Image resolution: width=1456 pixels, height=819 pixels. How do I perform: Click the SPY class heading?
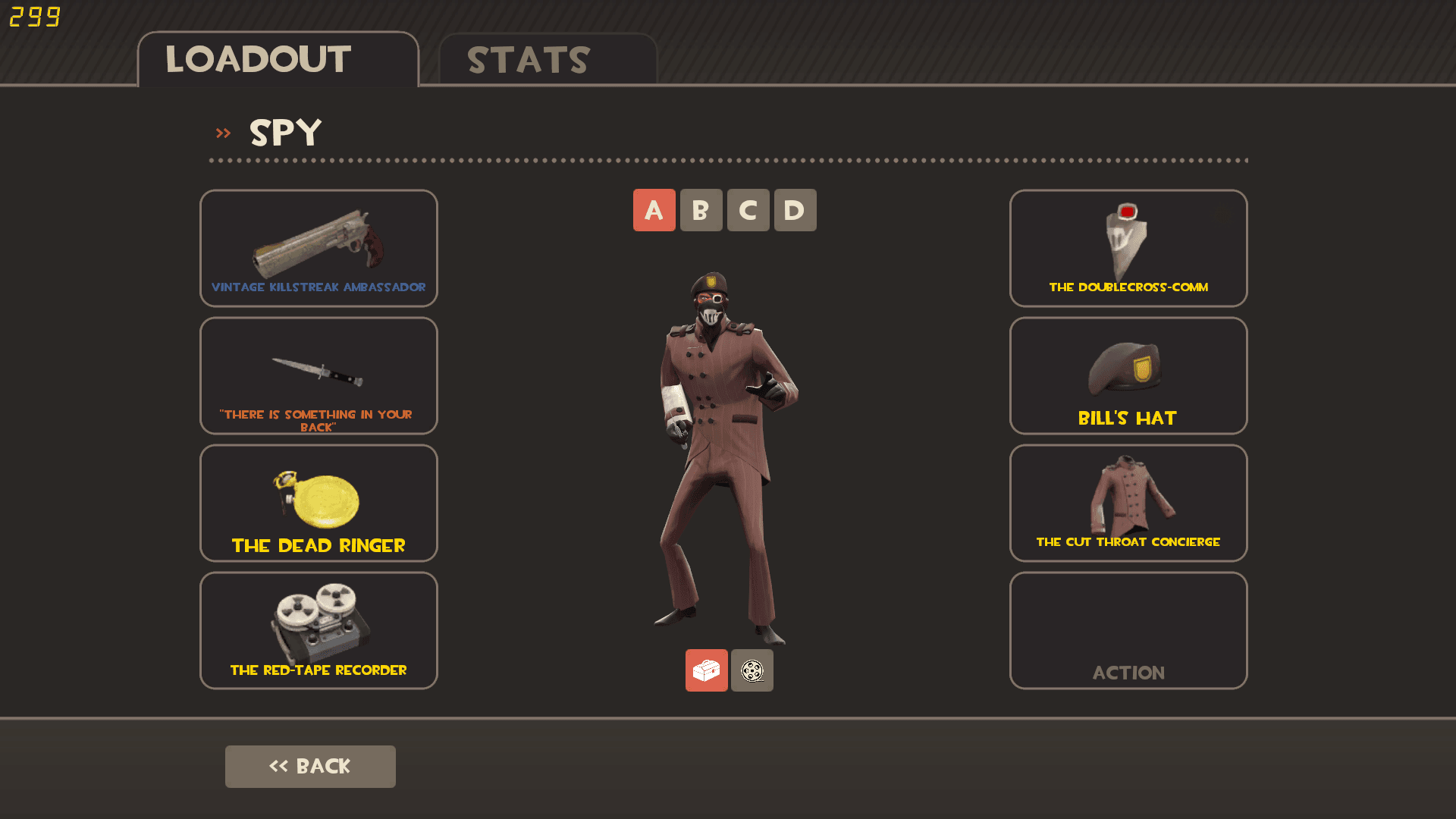coord(284,133)
